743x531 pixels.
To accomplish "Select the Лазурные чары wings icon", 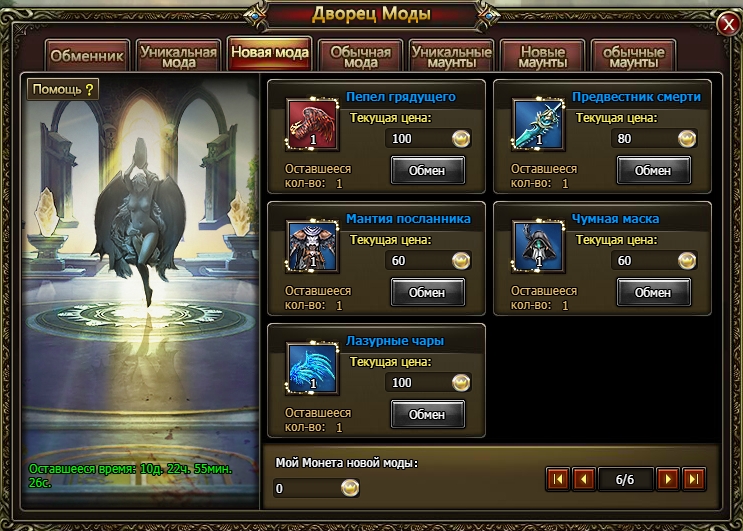I will [312, 369].
